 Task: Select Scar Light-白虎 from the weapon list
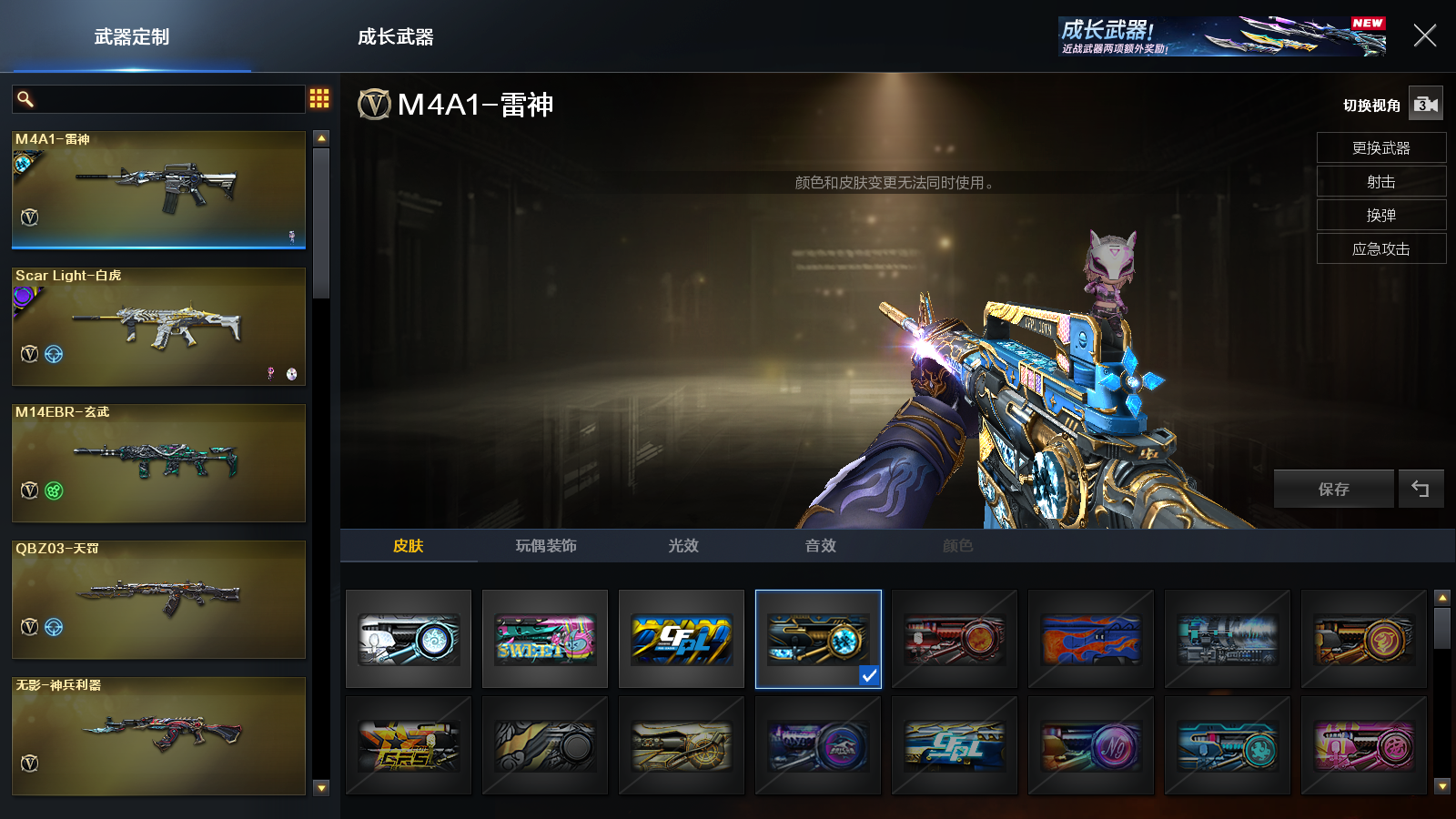(158, 326)
